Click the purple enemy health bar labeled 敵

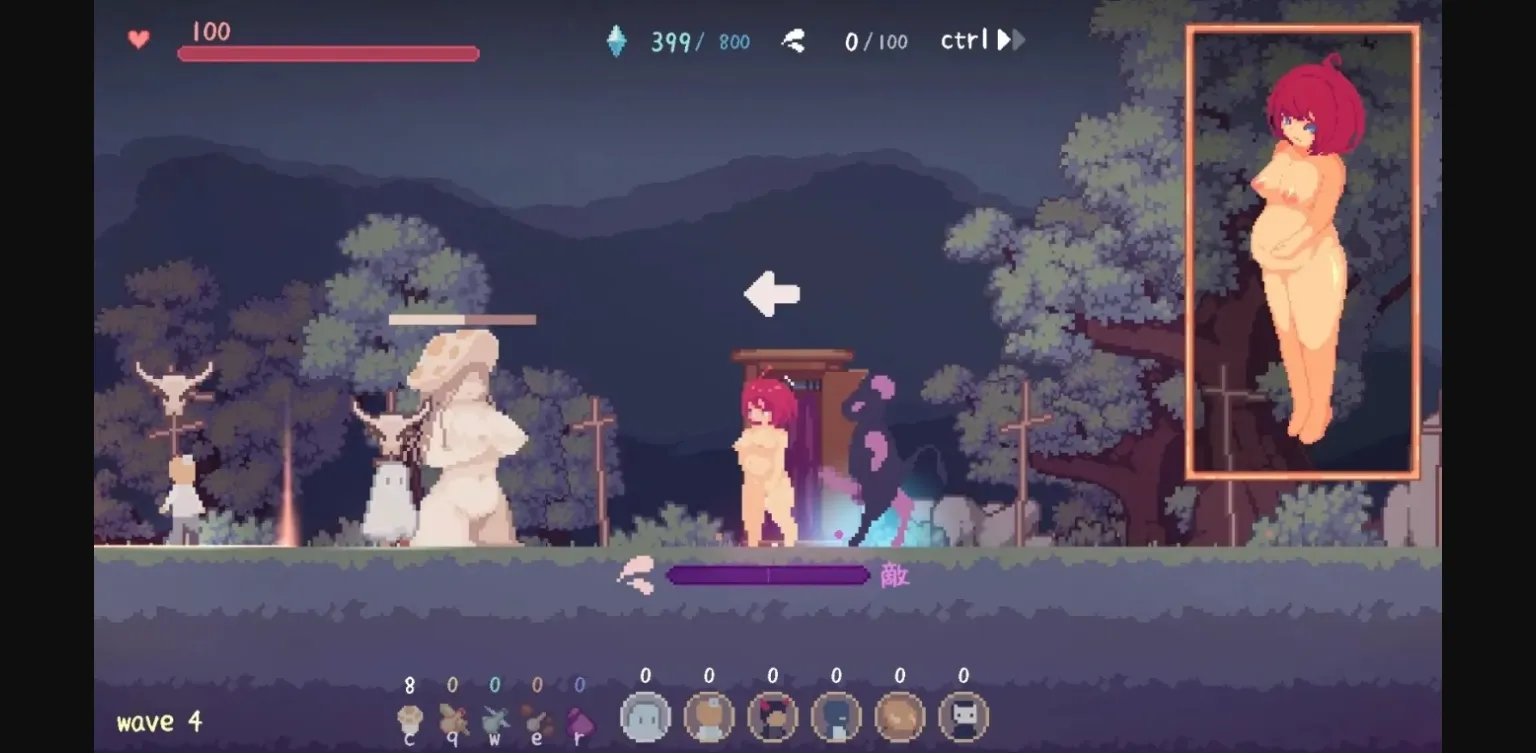(768, 575)
